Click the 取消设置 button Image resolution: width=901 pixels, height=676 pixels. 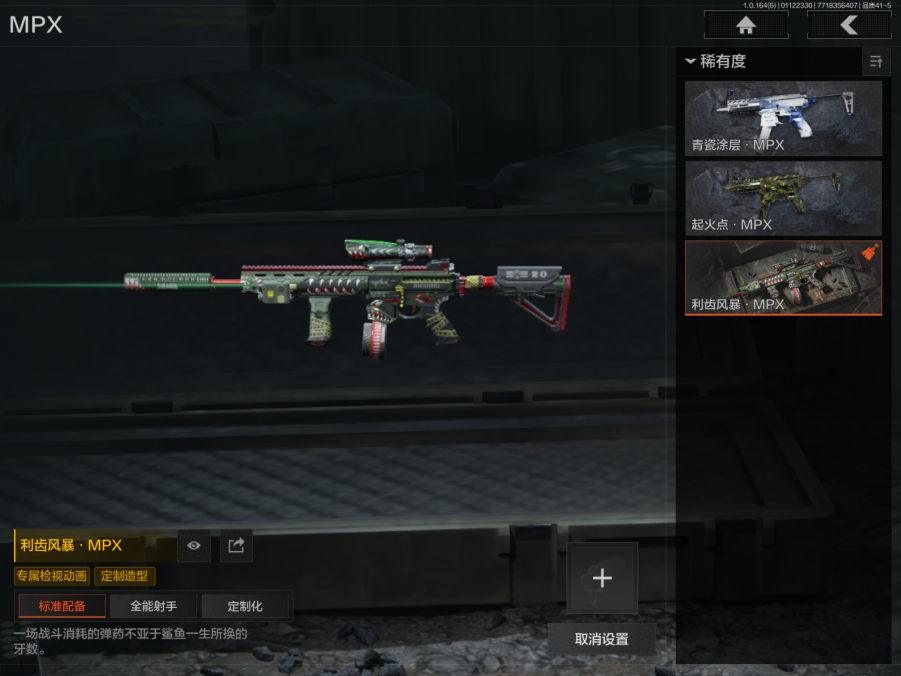[x=602, y=639]
